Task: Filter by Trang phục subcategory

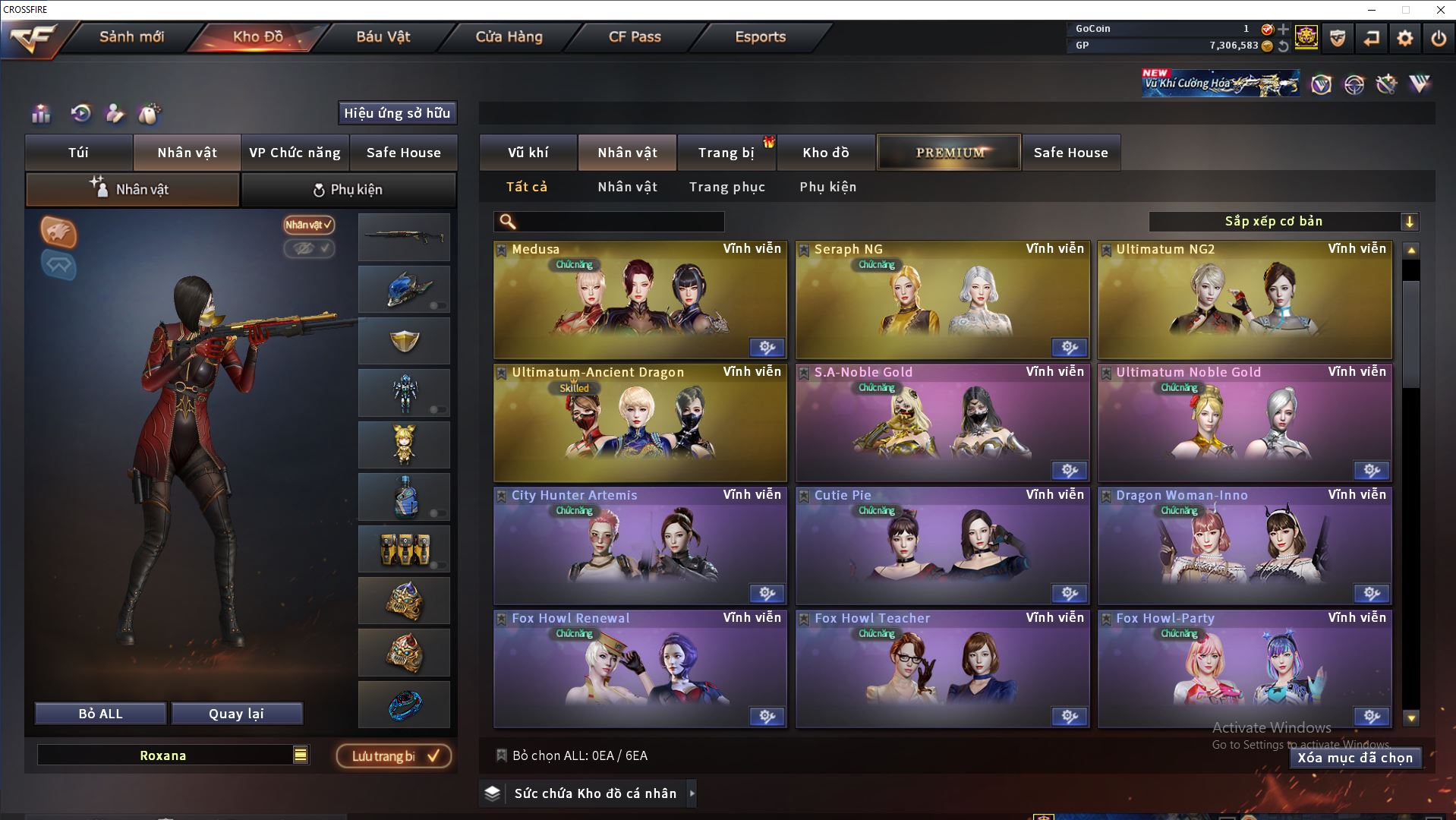Action: pyautogui.click(x=726, y=187)
